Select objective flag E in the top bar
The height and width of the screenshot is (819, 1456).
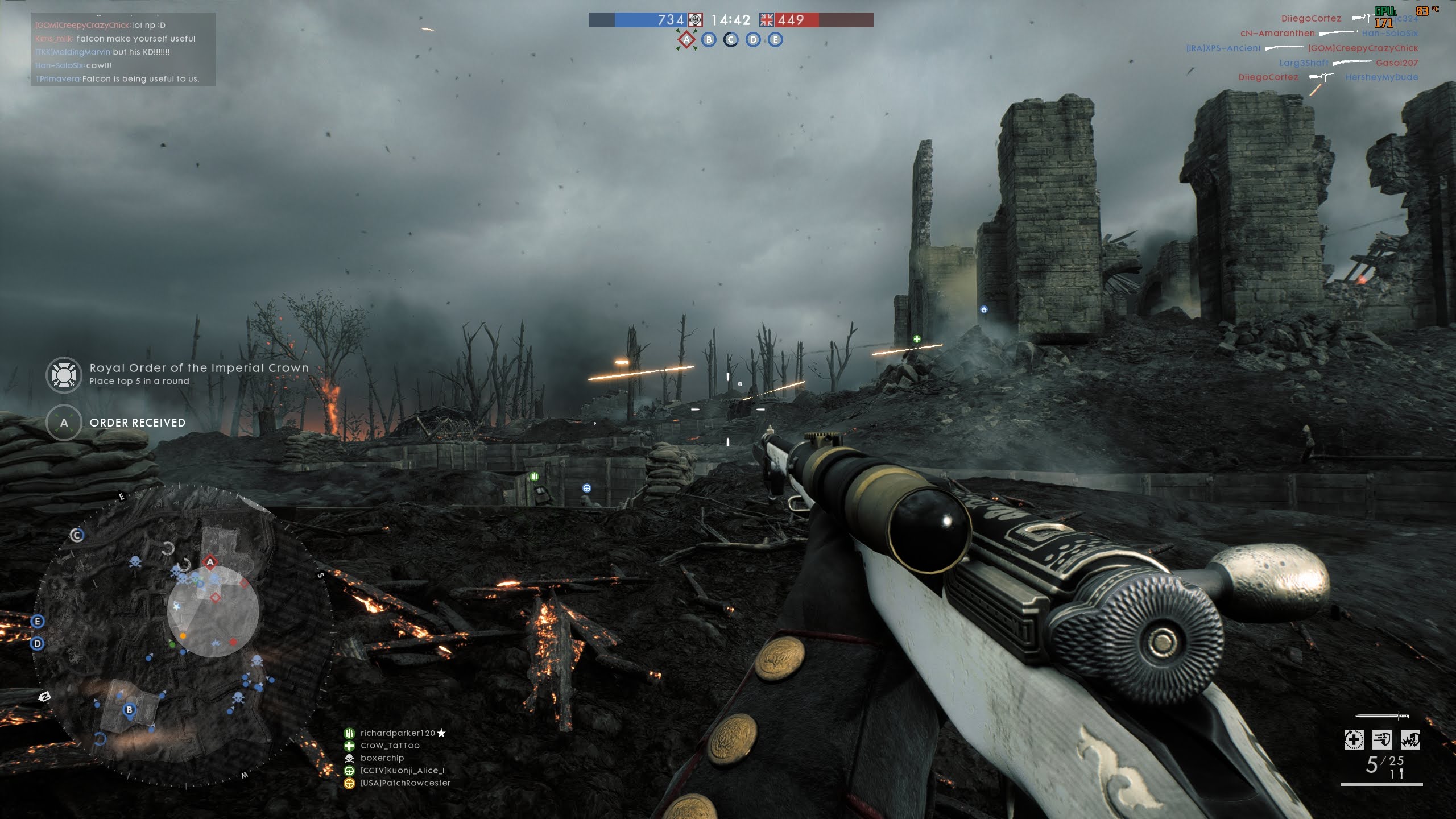point(775,40)
